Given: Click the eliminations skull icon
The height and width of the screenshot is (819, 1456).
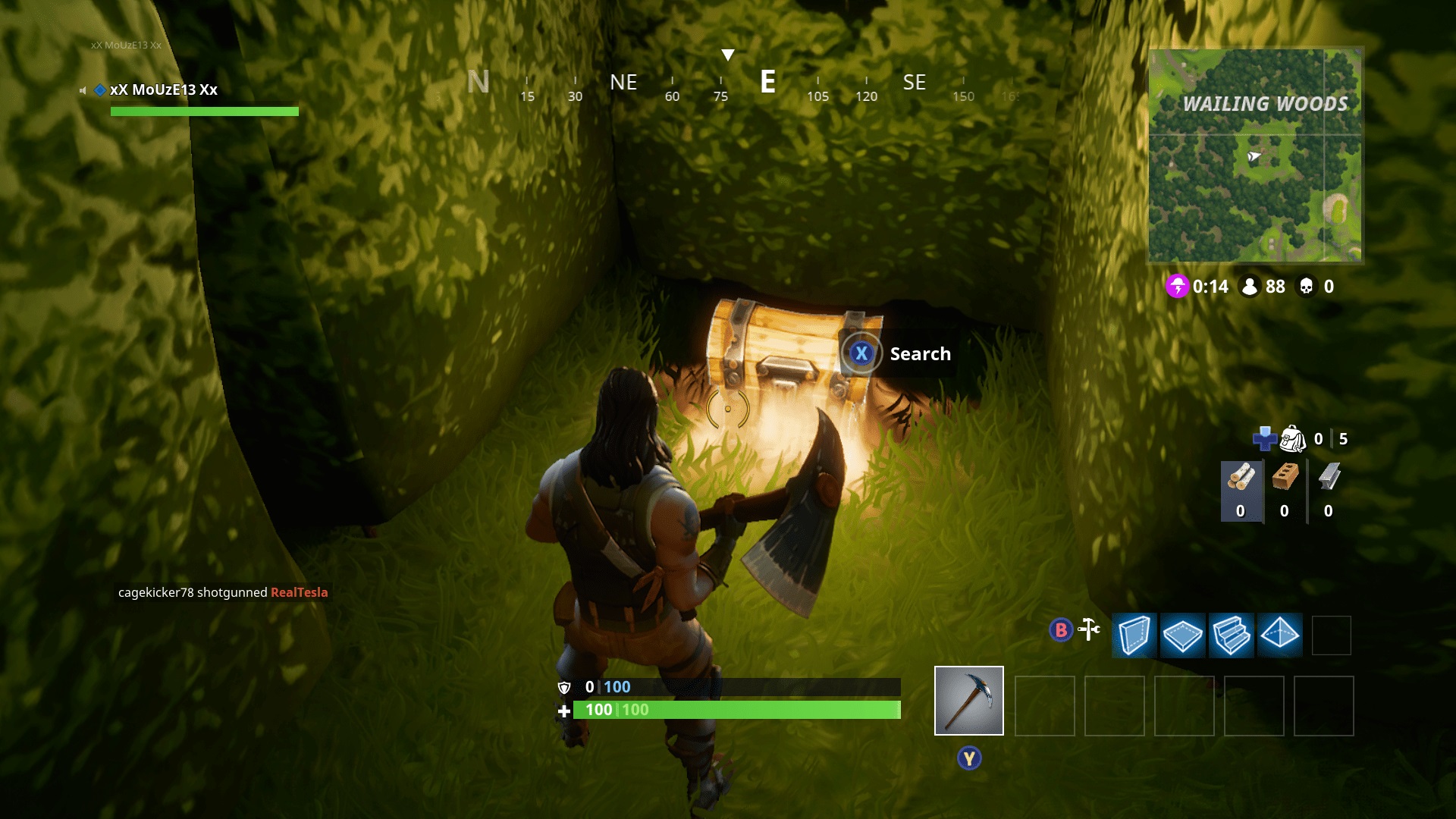Looking at the screenshot, I should click(x=1306, y=287).
